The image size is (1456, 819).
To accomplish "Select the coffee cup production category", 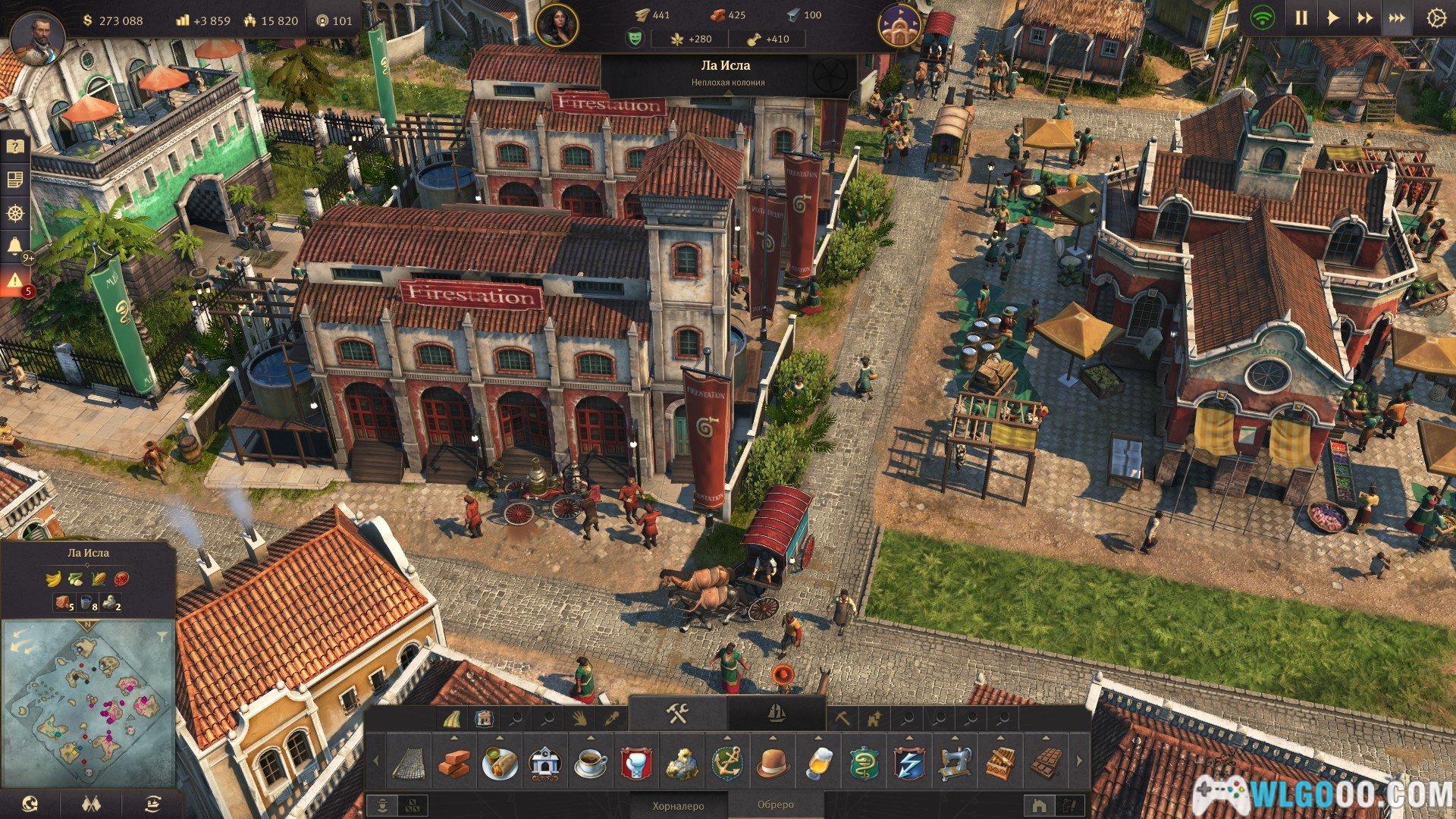I will (591, 763).
